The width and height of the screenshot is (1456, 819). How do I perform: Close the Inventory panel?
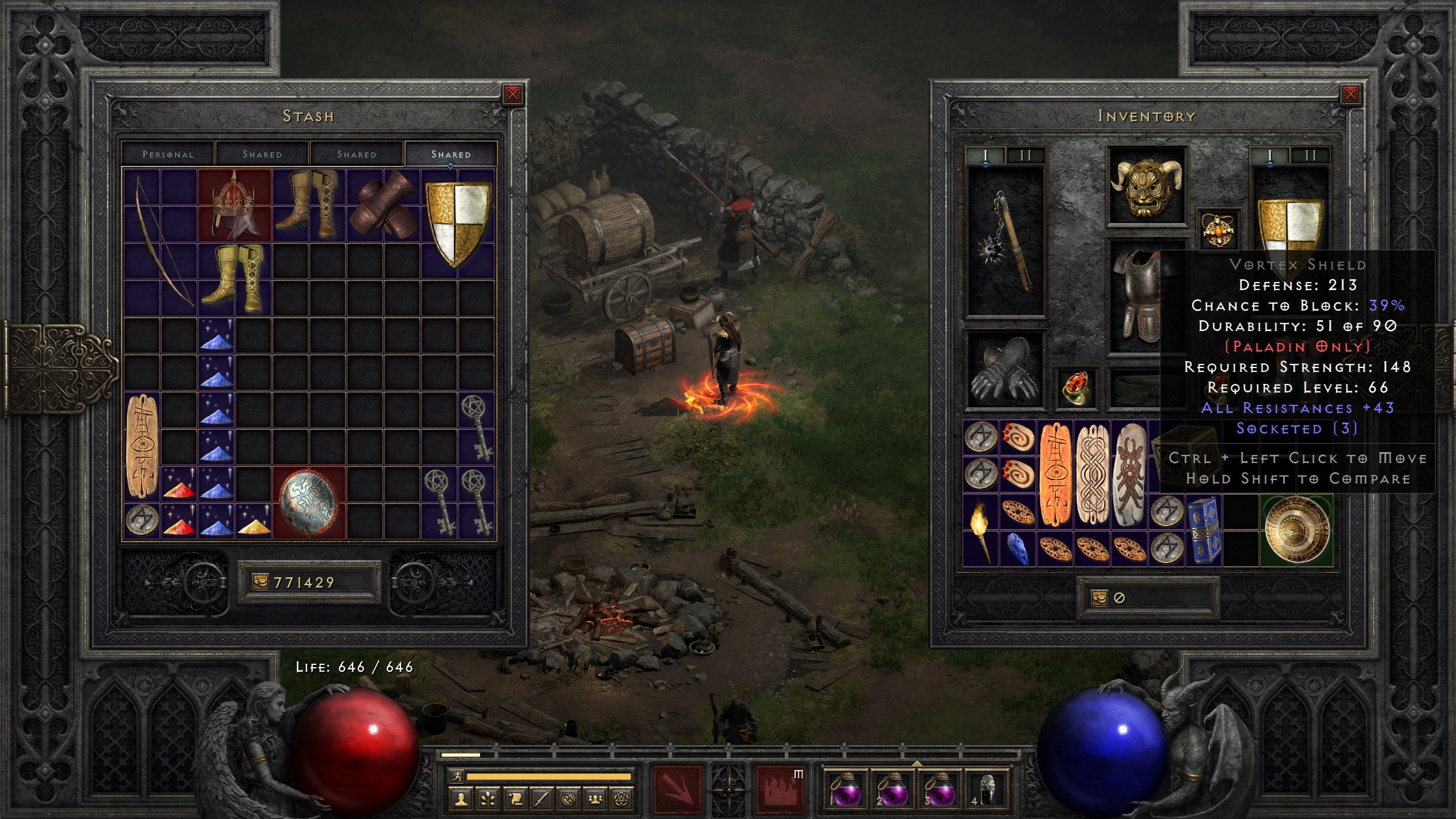(1350, 94)
